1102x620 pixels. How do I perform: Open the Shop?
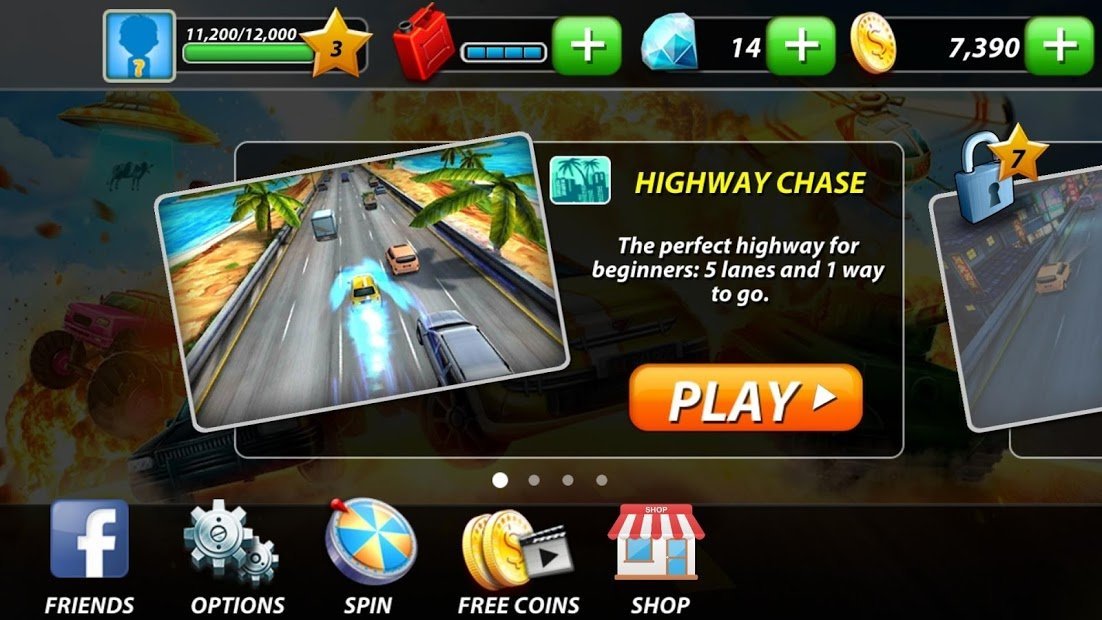657,555
